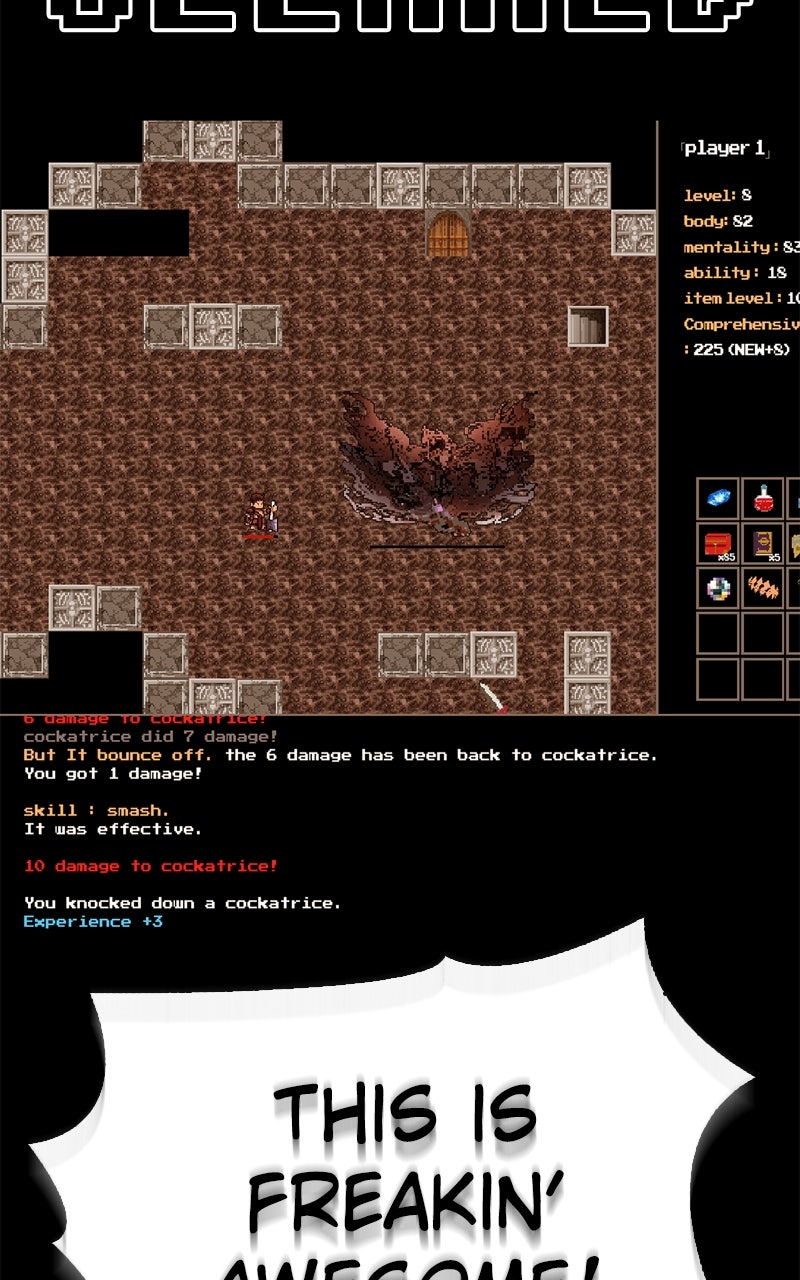Pick the iridescent orb item
This screenshot has width=800, height=1280.
click(718, 588)
